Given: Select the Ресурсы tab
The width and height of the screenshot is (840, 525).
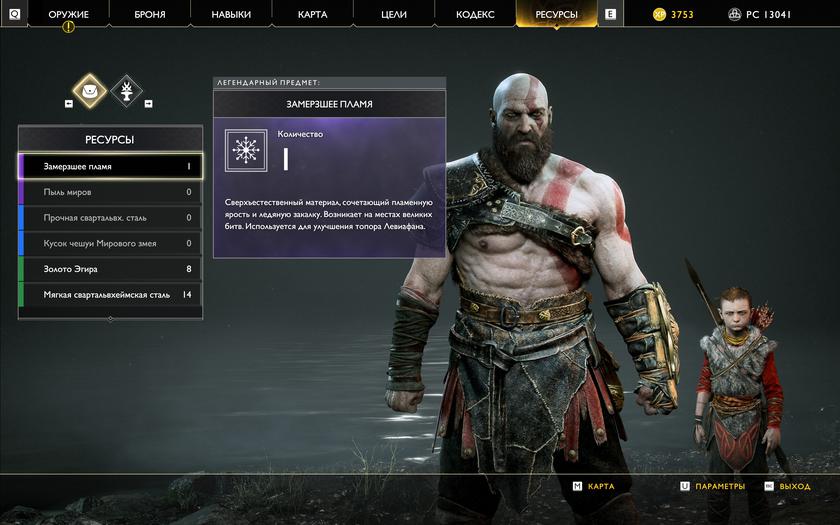Looking at the screenshot, I should 556,15.
